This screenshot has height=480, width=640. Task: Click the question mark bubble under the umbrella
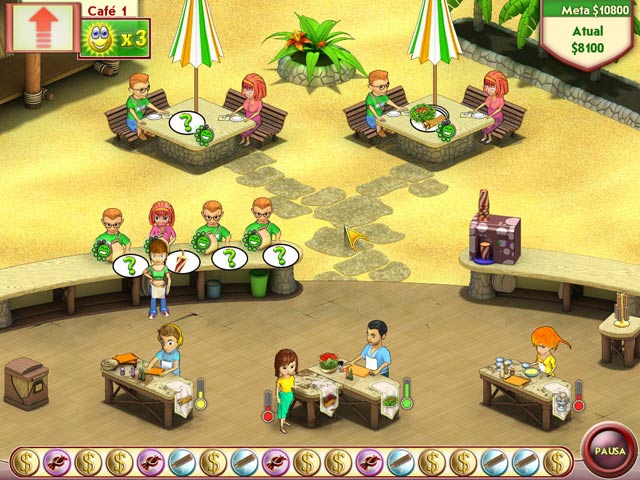186,123
